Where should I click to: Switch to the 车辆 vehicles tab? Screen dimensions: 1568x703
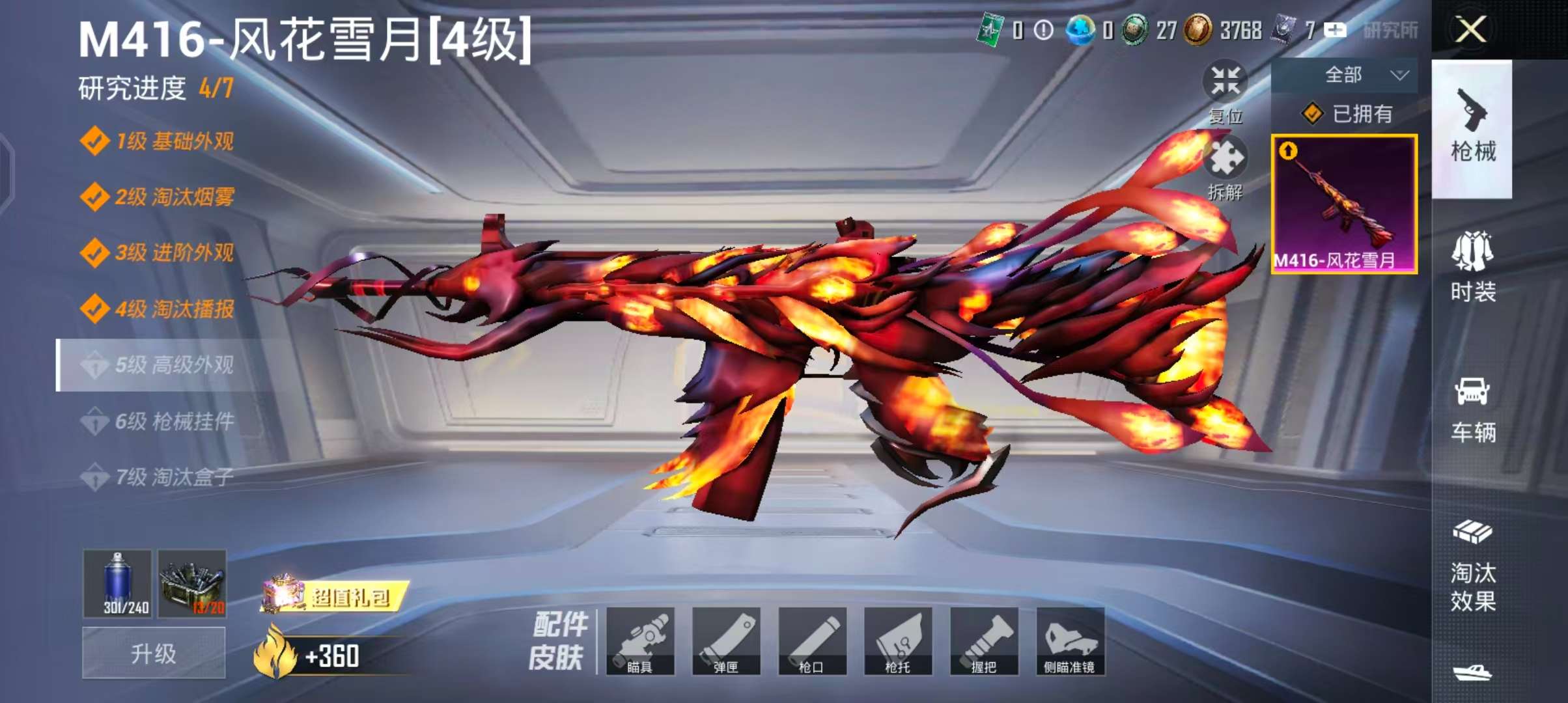pyautogui.click(x=1472, y=409)
